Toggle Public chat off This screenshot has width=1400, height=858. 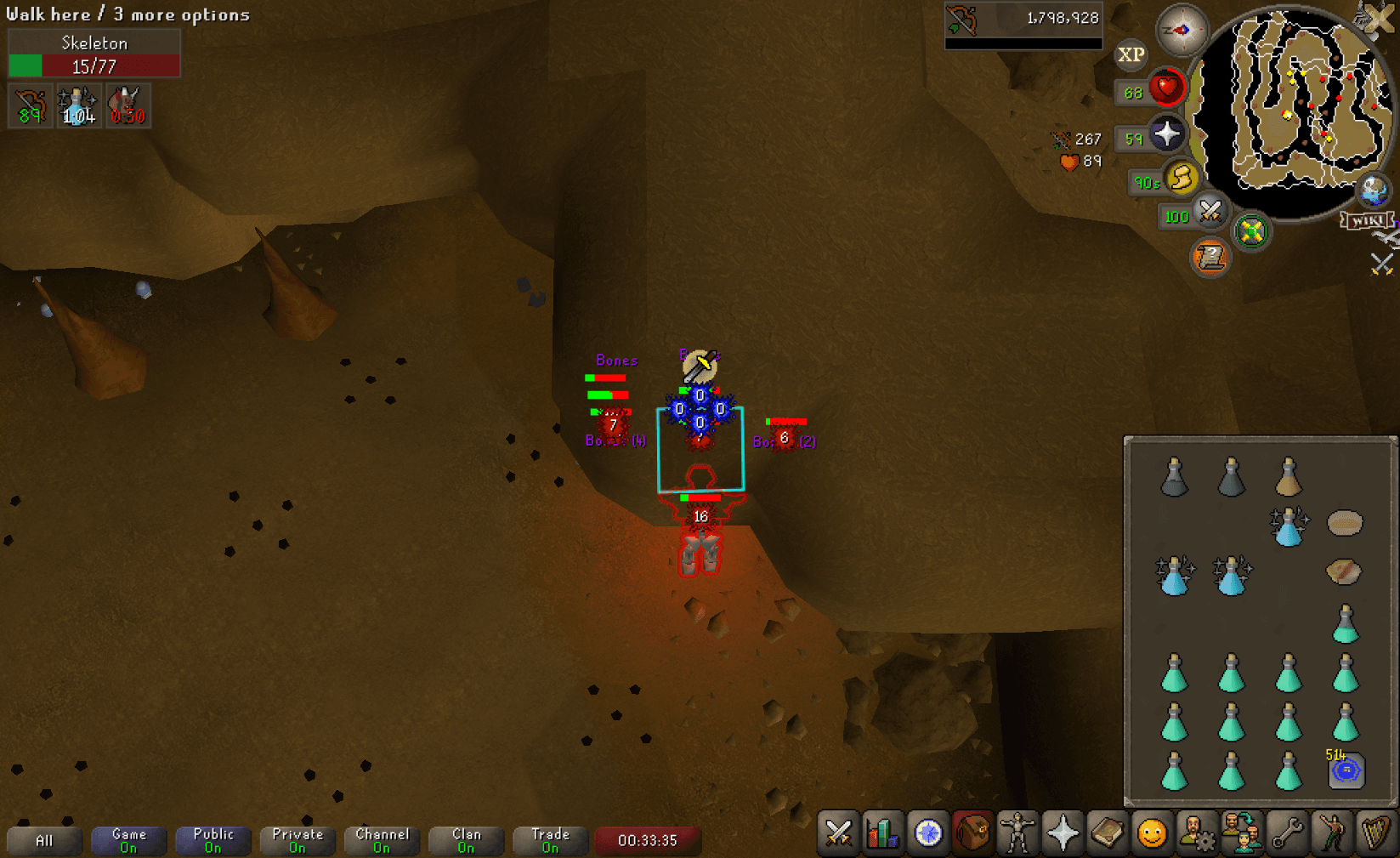(x=213, y=838)
